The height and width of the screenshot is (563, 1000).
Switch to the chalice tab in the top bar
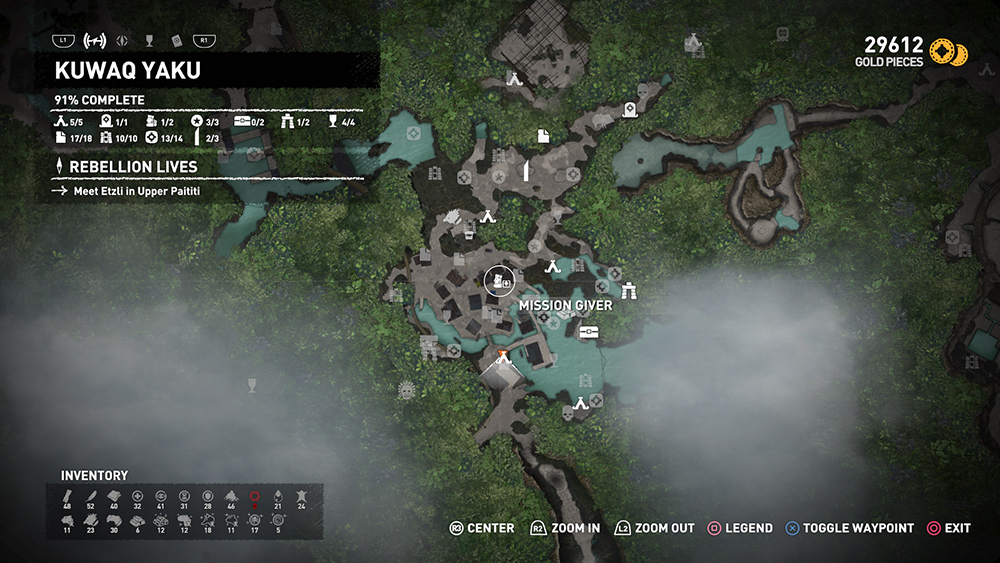click(x=149, y=41)
